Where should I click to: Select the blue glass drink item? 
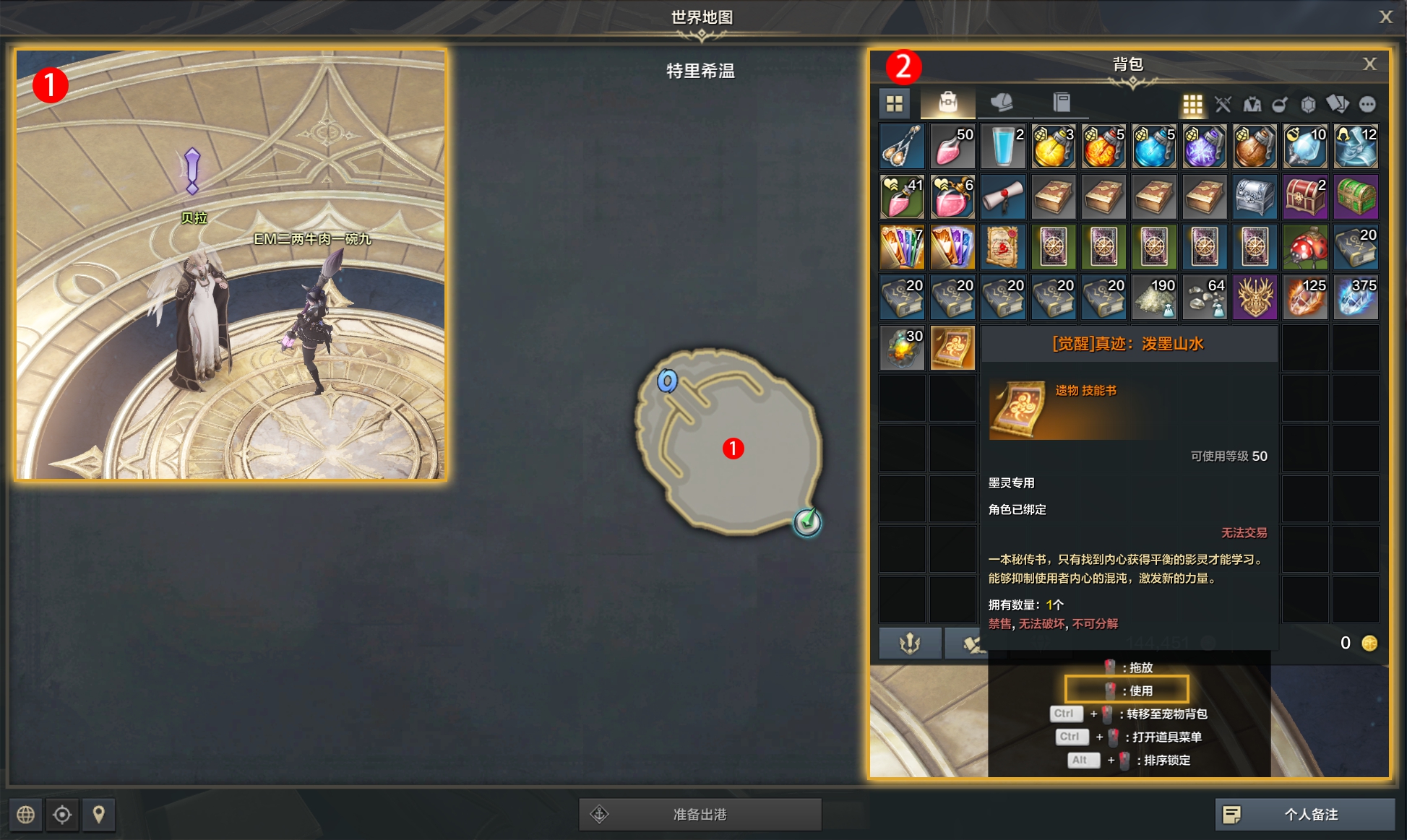coord(1003,147)
